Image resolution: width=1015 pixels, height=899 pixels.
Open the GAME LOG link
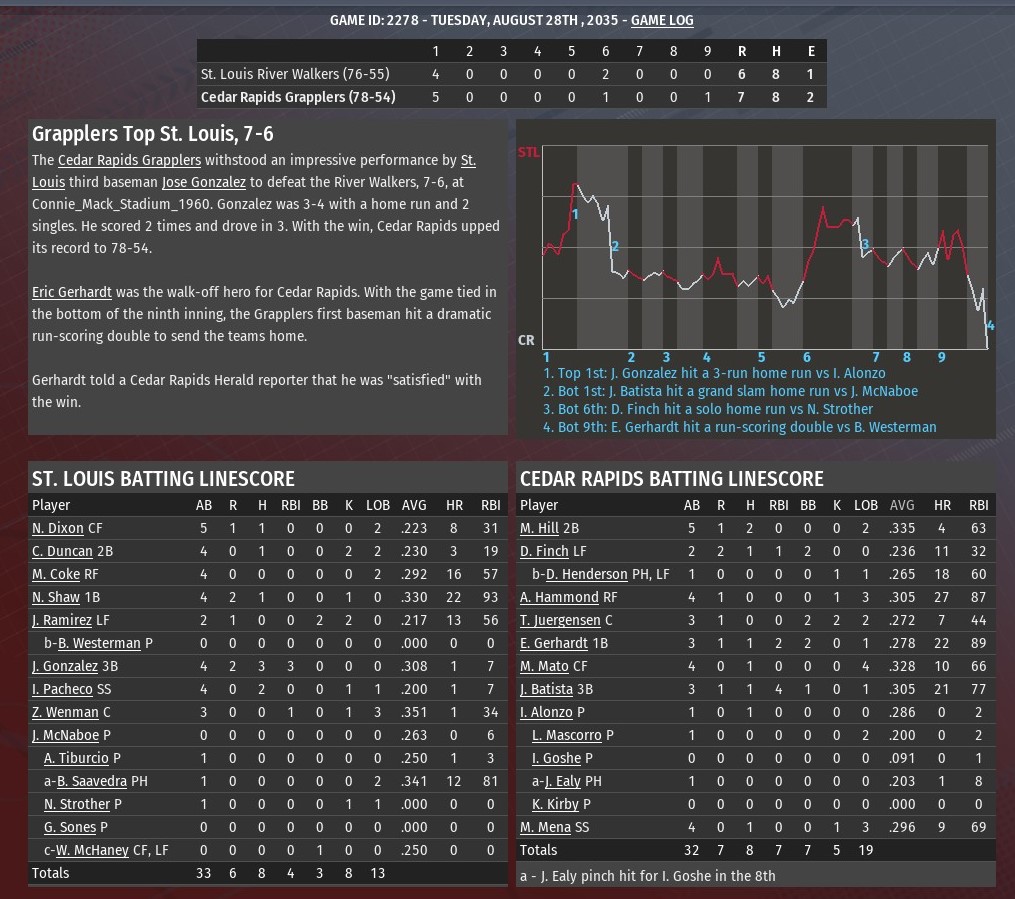coord(662,20)
